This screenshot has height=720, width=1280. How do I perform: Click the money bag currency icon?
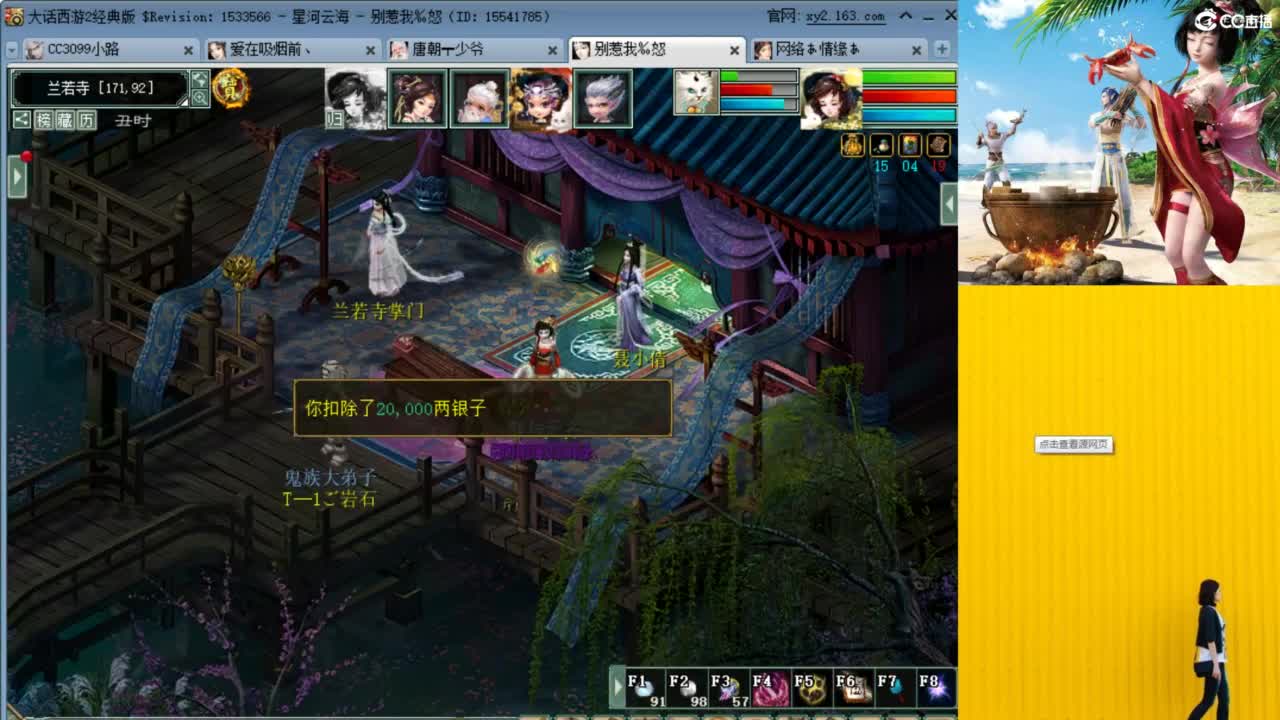[x=852, y=145]
